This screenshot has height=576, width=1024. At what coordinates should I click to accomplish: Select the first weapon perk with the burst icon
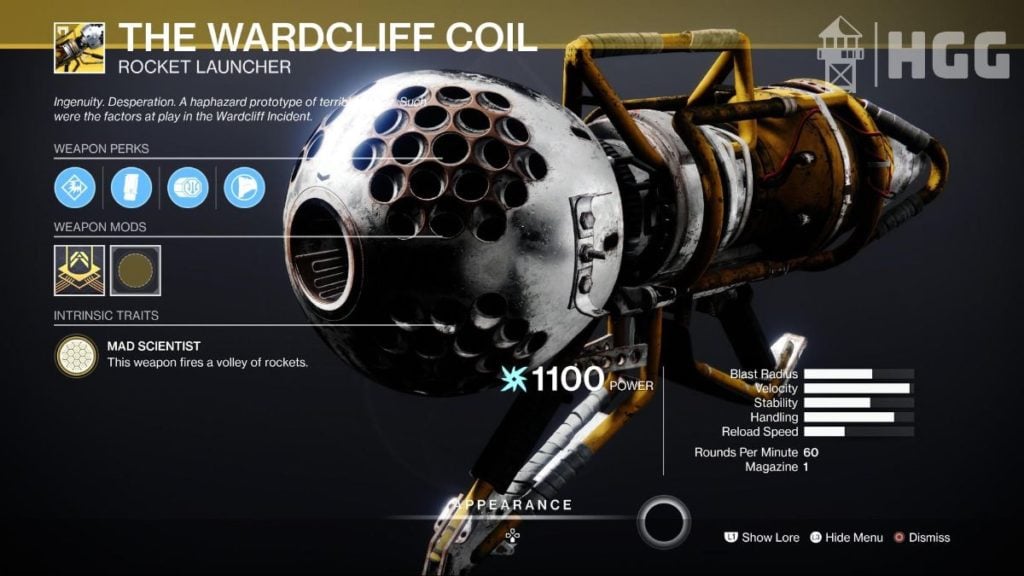(x=75, y=187)
